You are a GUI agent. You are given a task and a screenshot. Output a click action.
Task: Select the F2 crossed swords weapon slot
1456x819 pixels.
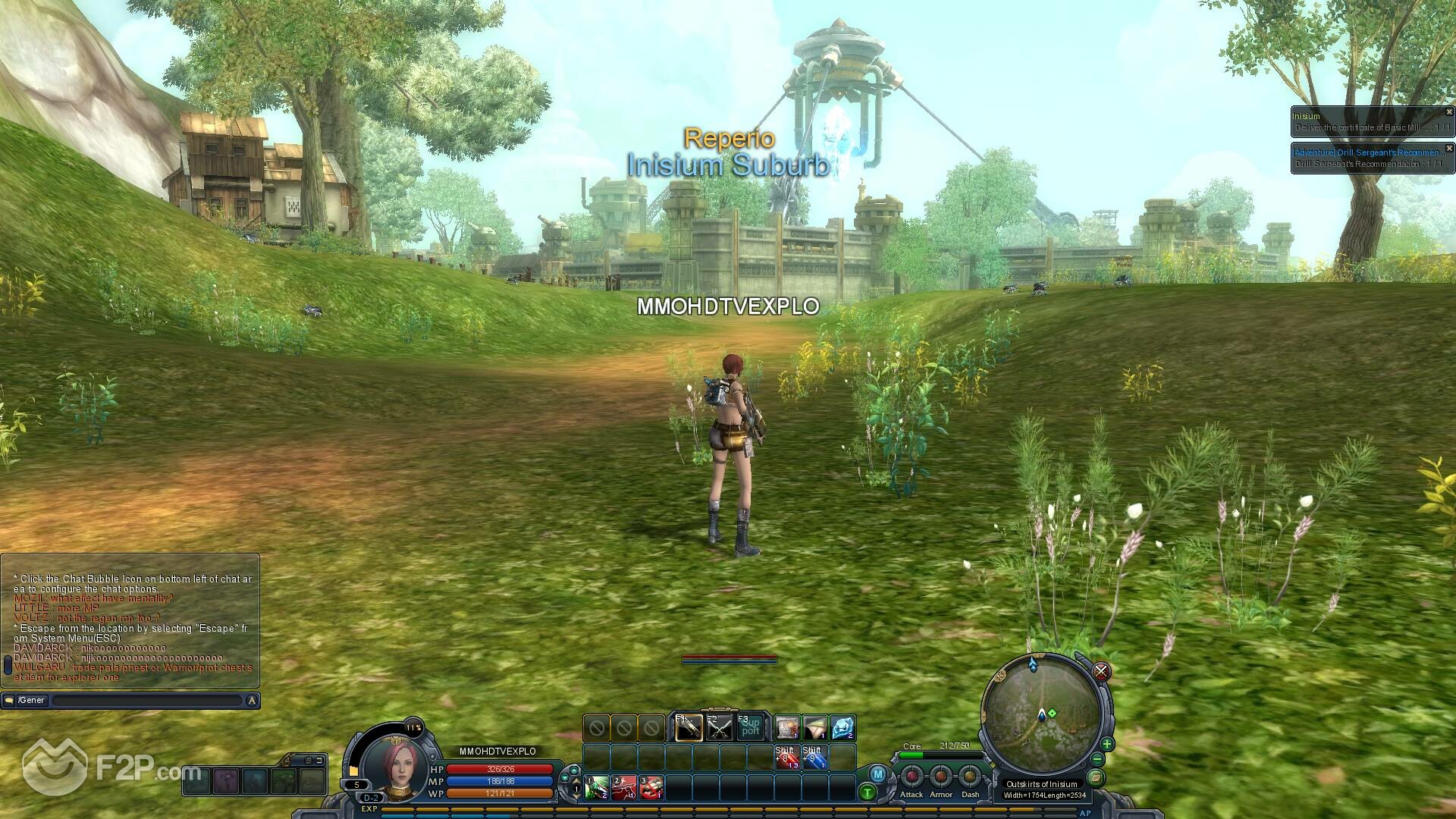719,728
